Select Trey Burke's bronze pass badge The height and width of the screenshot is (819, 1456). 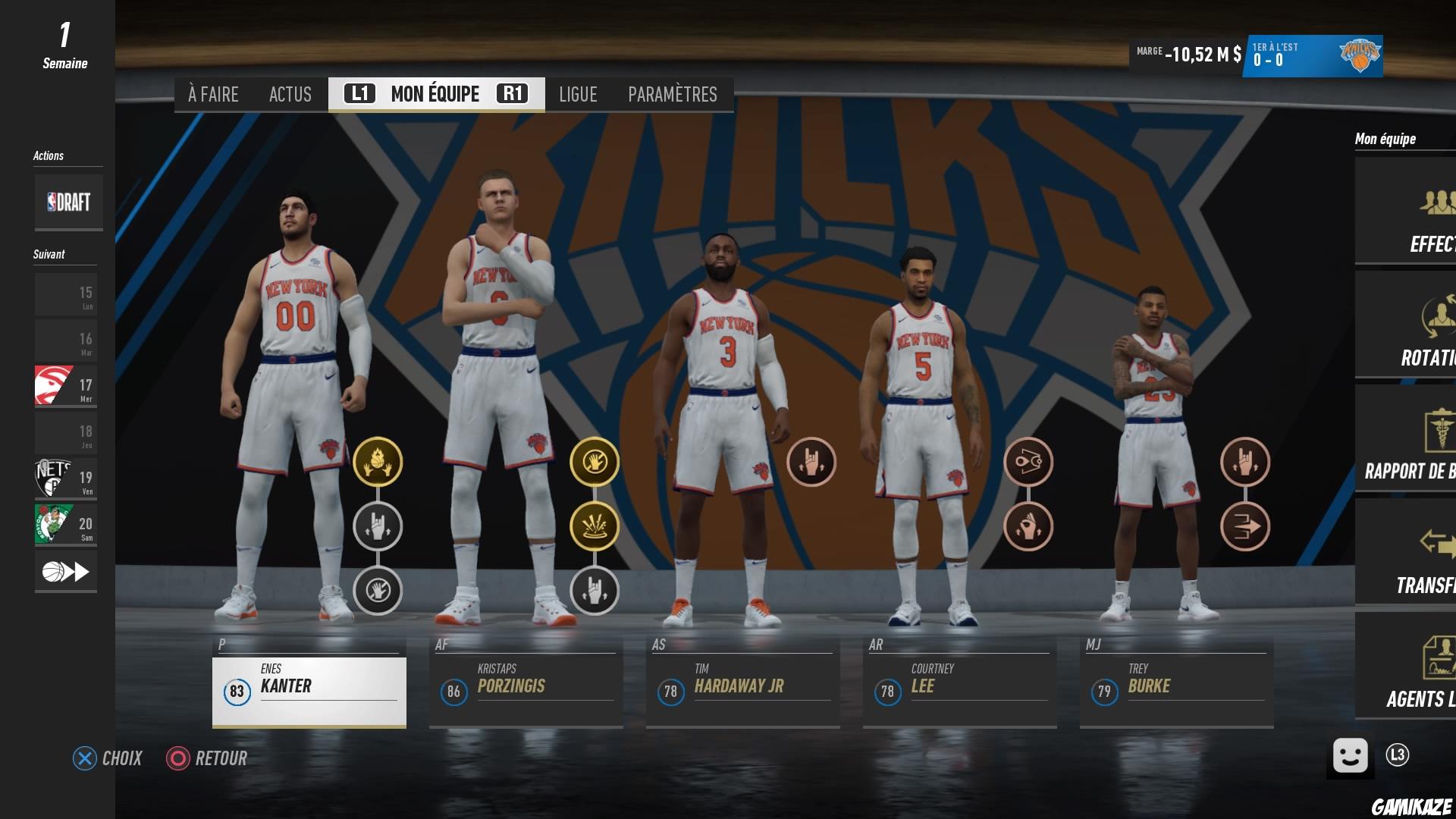point(1244,526)
